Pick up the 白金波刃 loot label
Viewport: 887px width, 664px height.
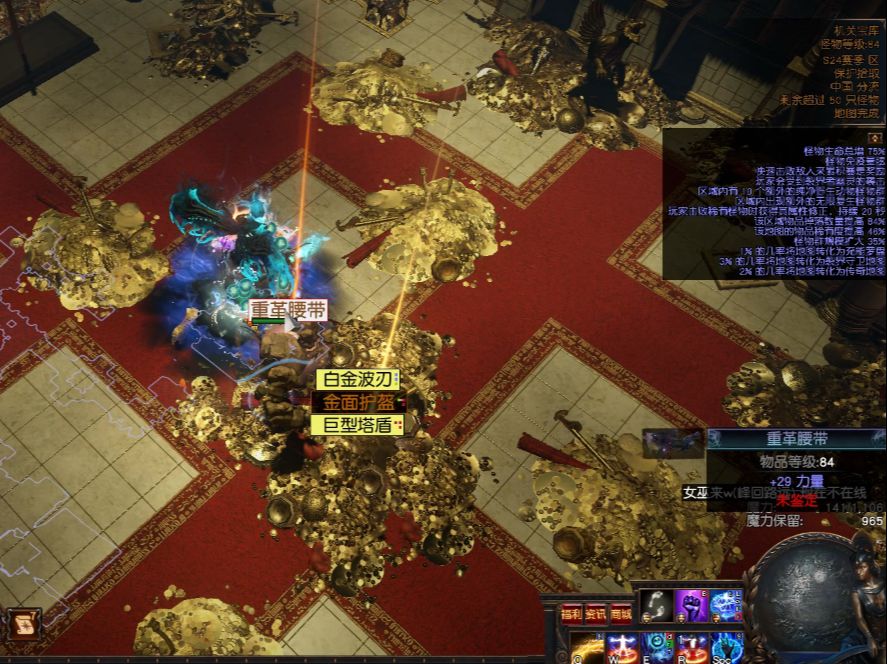tap(356, 380)
